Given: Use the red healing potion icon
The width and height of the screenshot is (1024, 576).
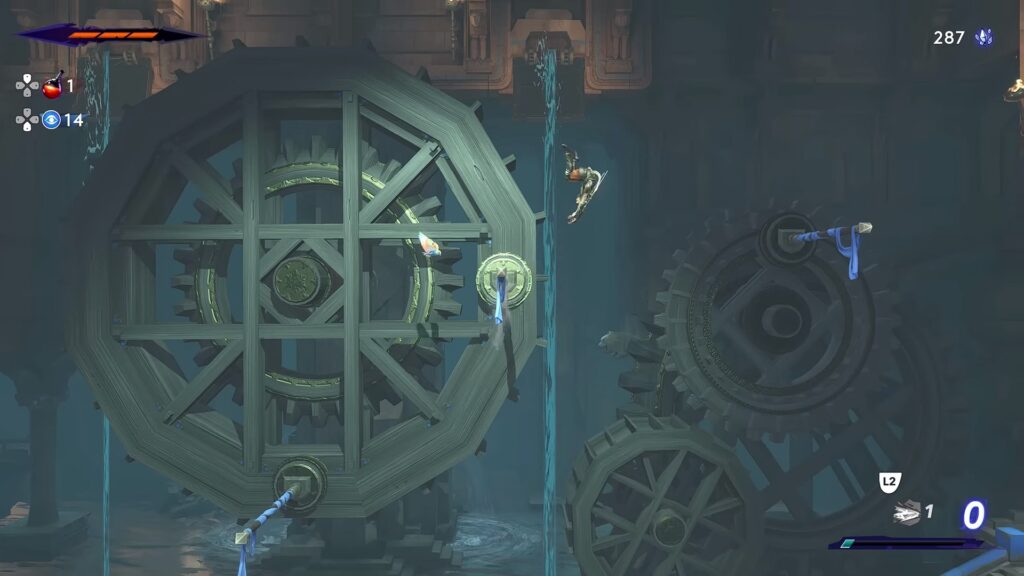Looking at the screenshot, I should point(52,86).
